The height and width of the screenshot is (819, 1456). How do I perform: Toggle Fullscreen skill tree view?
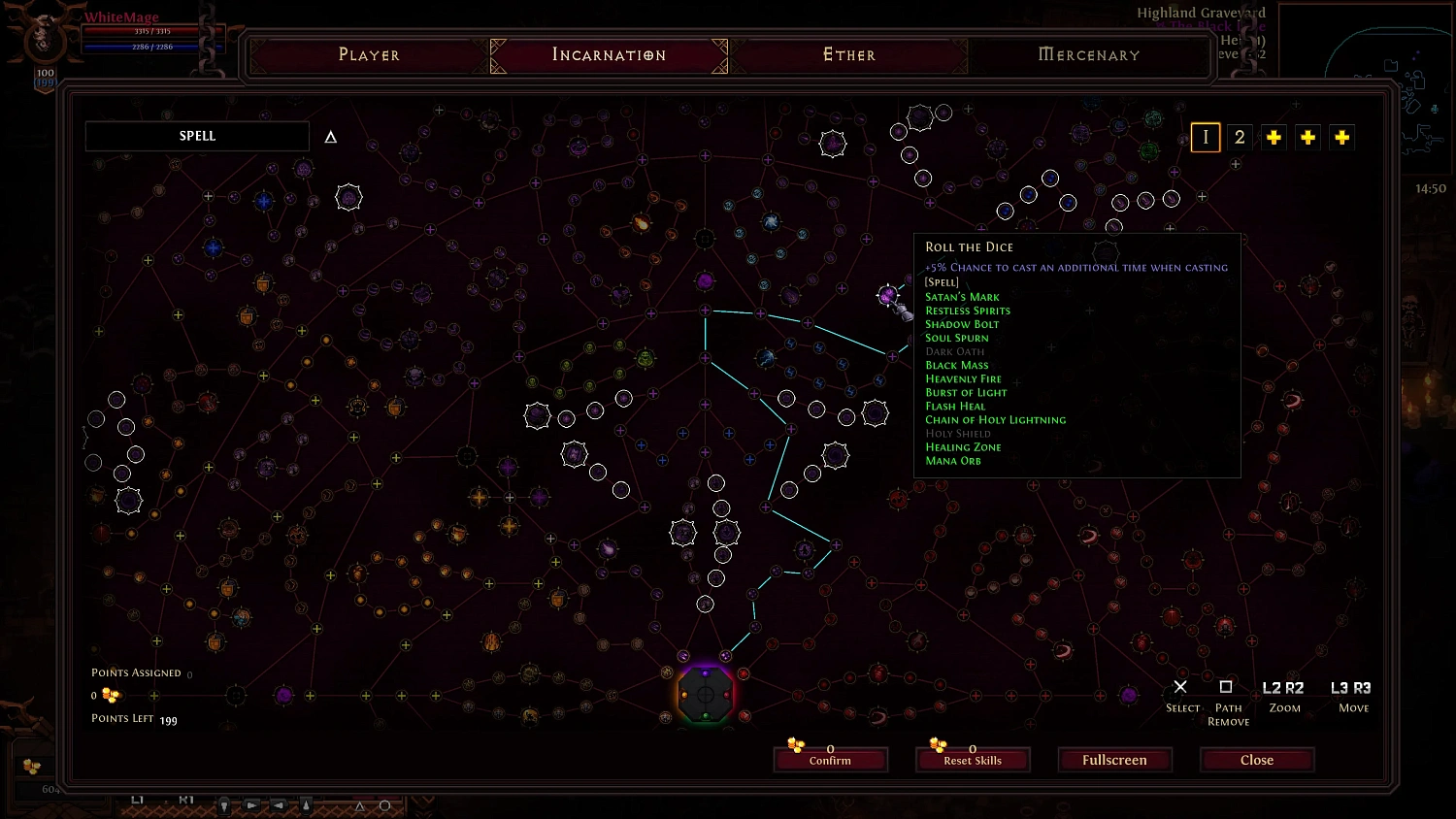1114,760
